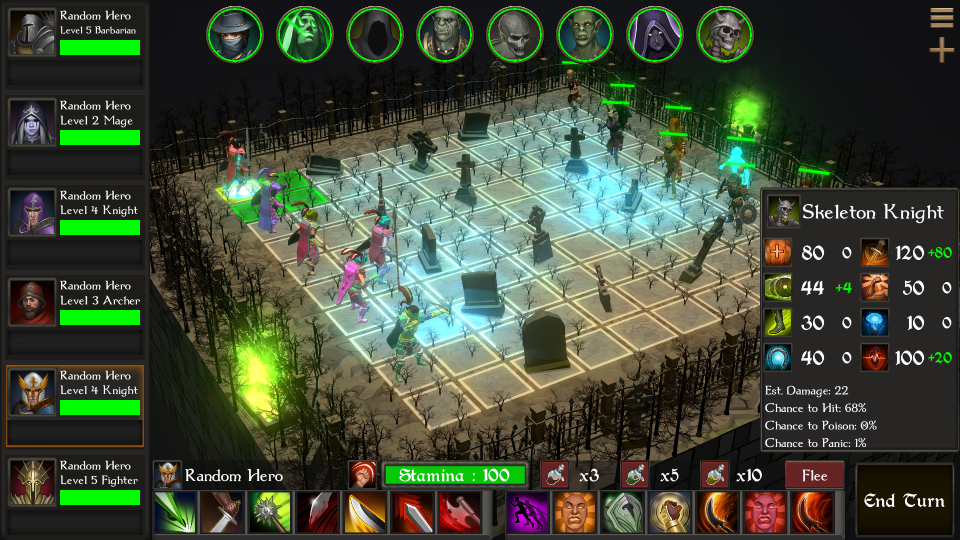Use the red potion with x3 count
960x540 pixels.
click(x=555, y=475)
